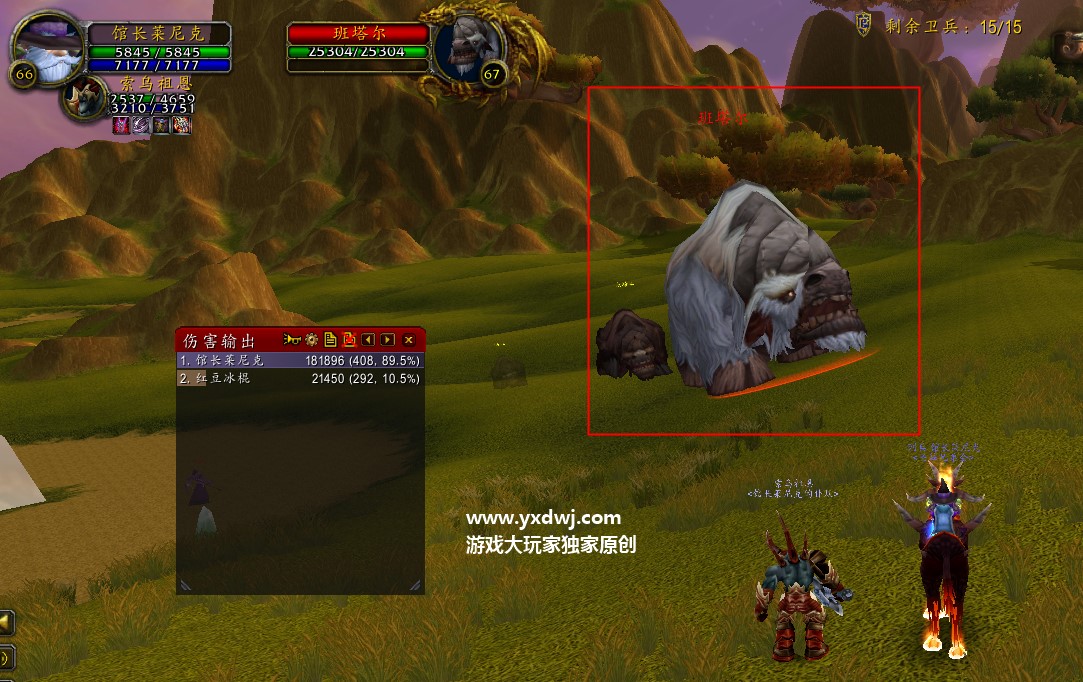1083x682 pixels.
Task: Open the damage meter gear settings
Action: coord(311,340)
